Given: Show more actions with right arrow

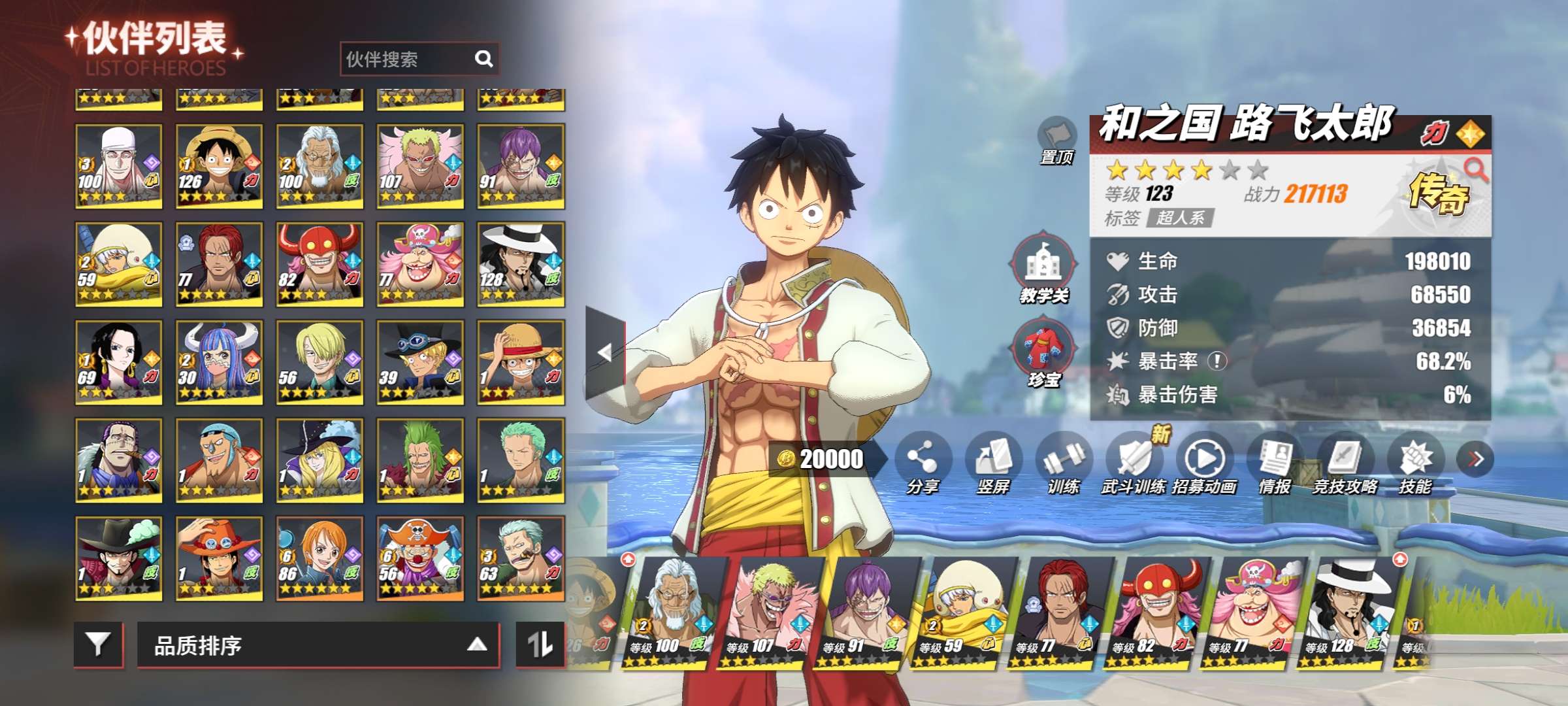Looking at the screenshot, I should tap(1475, 459).
